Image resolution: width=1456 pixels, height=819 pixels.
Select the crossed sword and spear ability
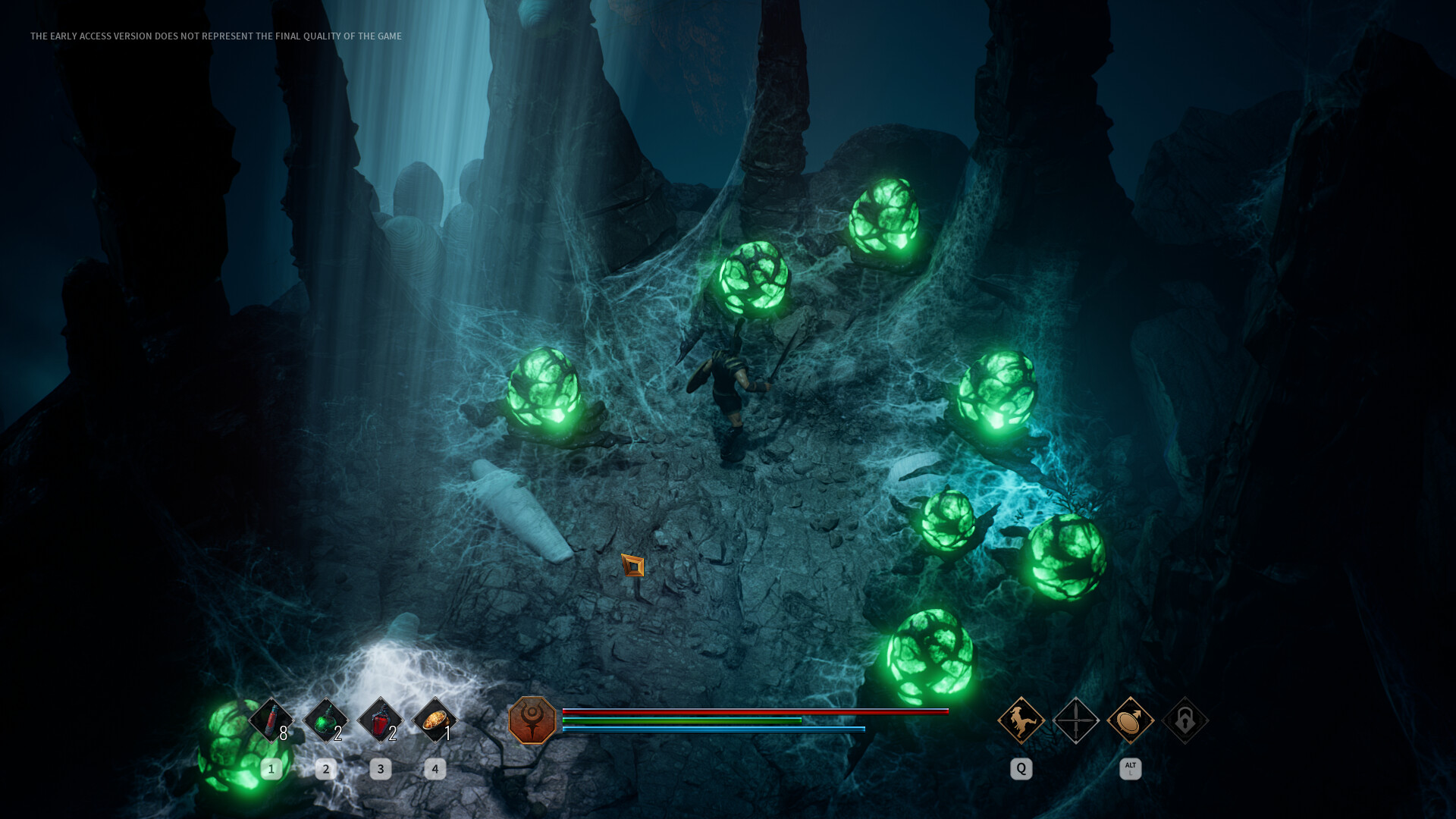pos(1075,720)
